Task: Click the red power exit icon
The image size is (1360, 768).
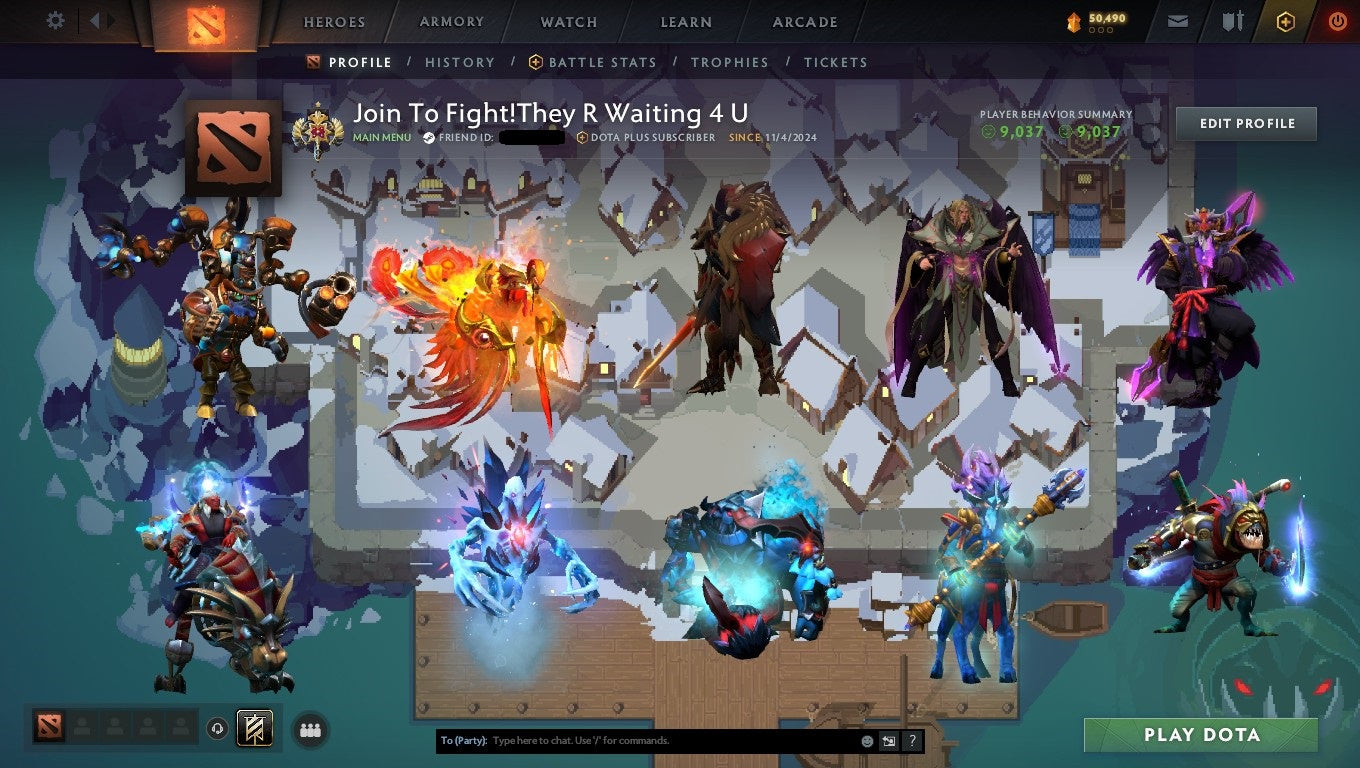Action: pos(1337,21)
